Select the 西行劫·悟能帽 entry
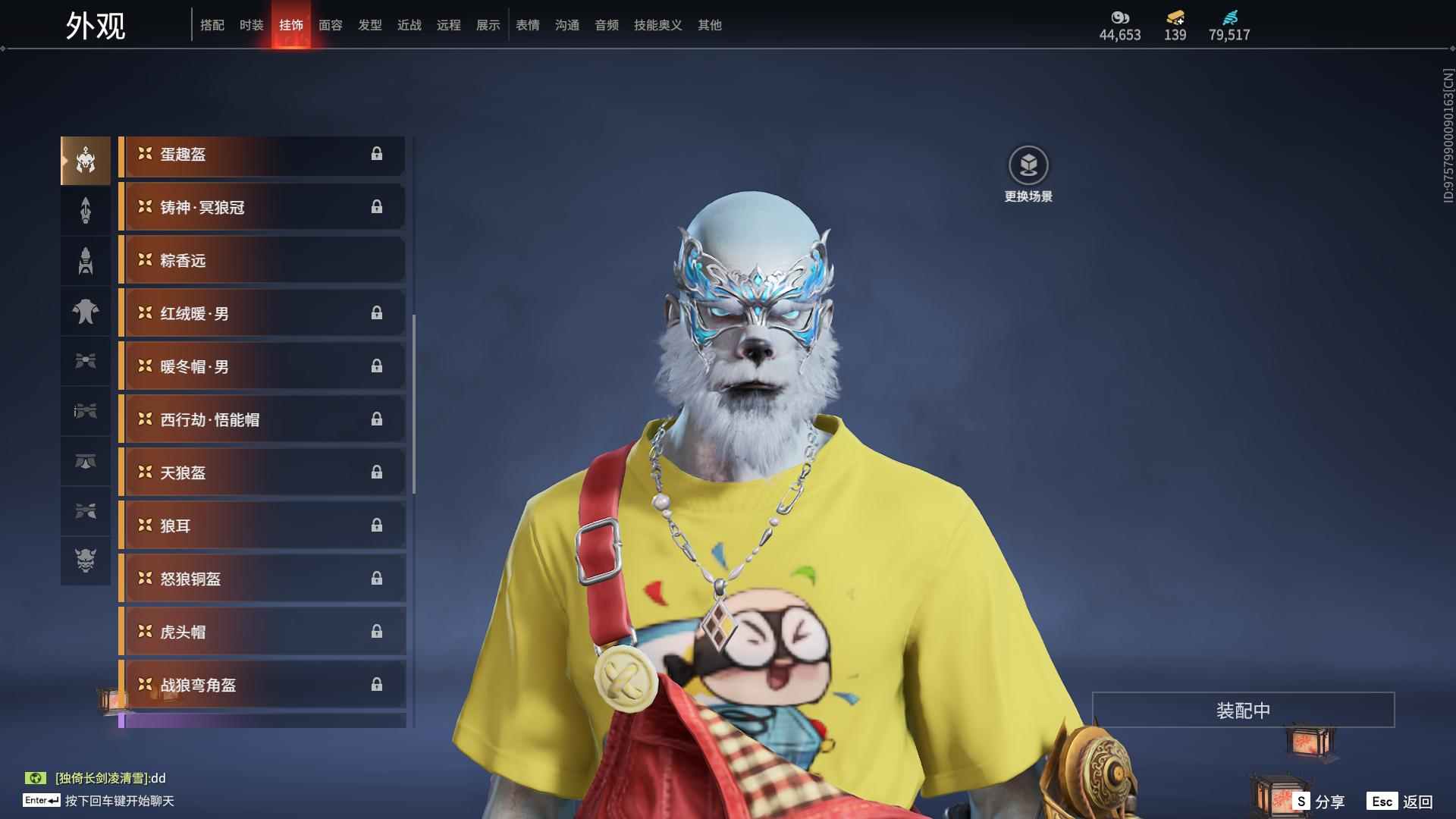Viewport: 1456px width, 819px height. 262,420
